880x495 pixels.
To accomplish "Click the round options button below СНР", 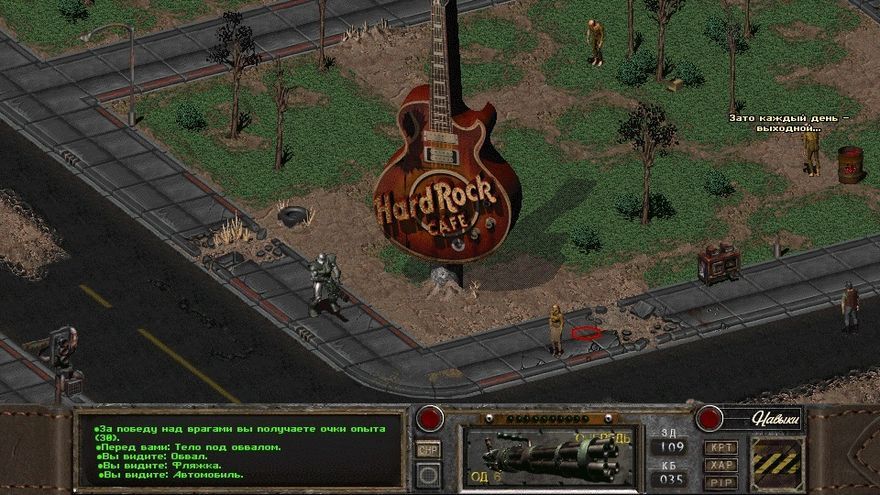I will pos(428,475).
